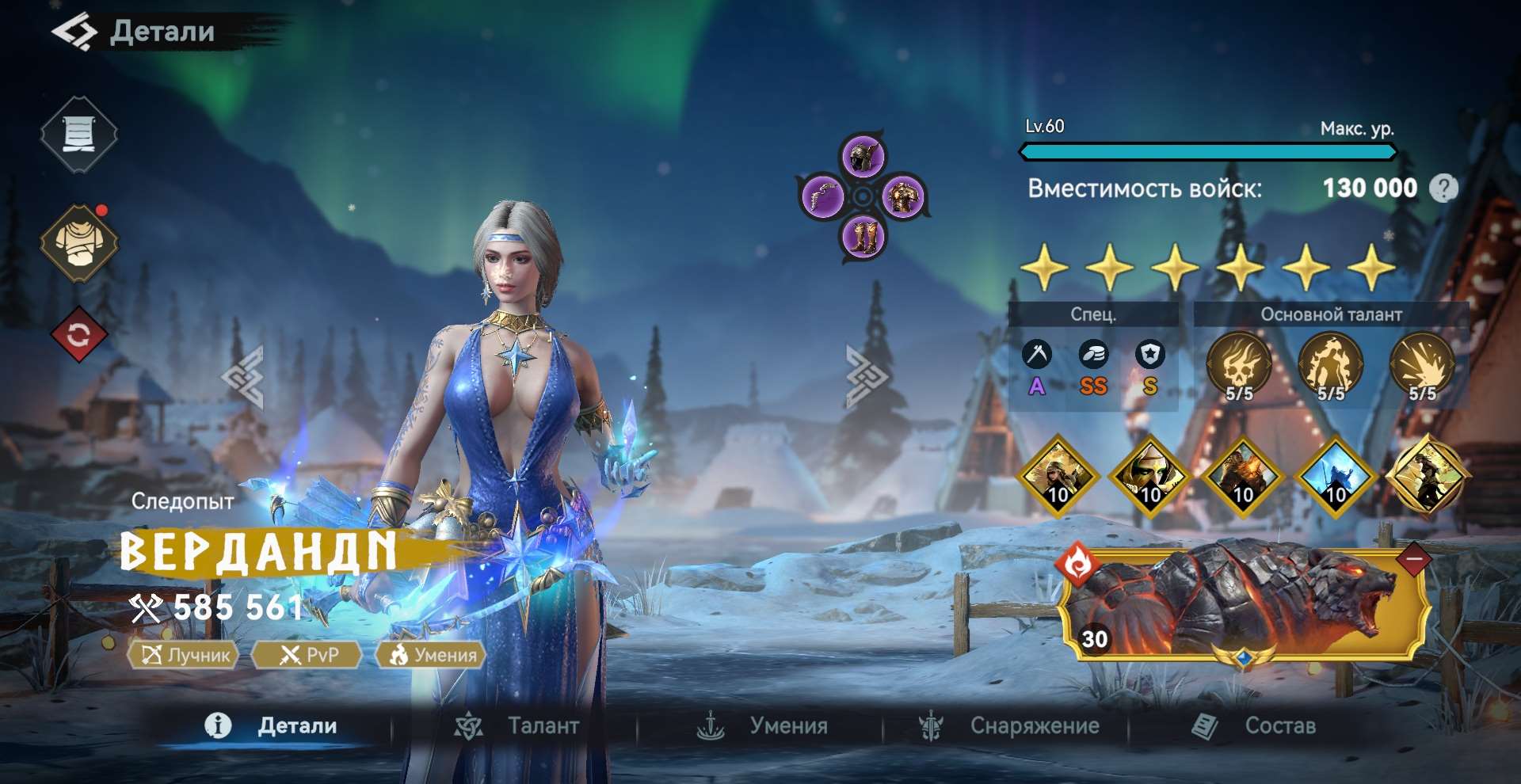This screenshot has width=1521, height=784.
Task: Open troop capacity help question mark
Action: 1443,188
